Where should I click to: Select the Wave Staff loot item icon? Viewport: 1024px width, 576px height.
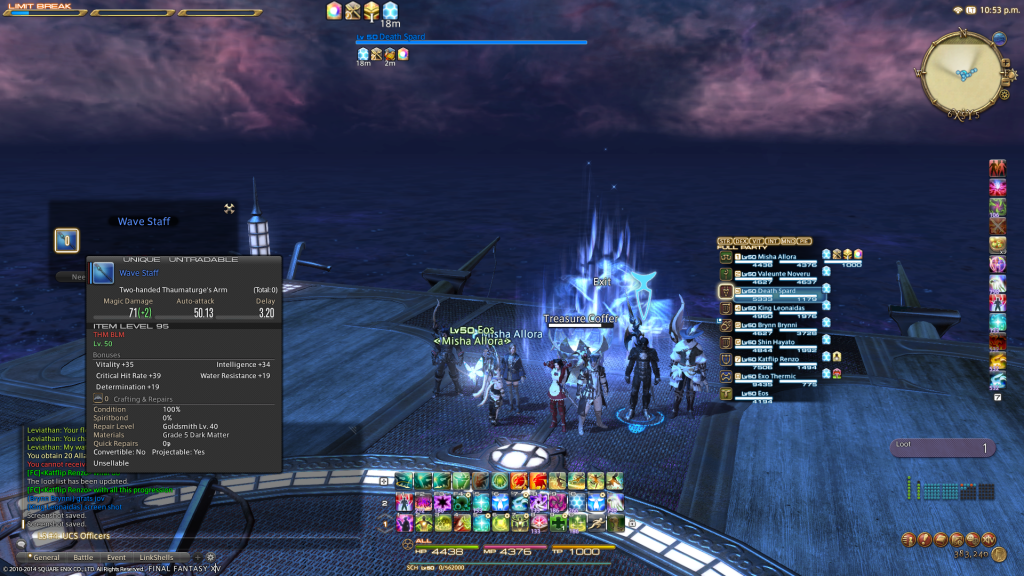tap(66, 240)
